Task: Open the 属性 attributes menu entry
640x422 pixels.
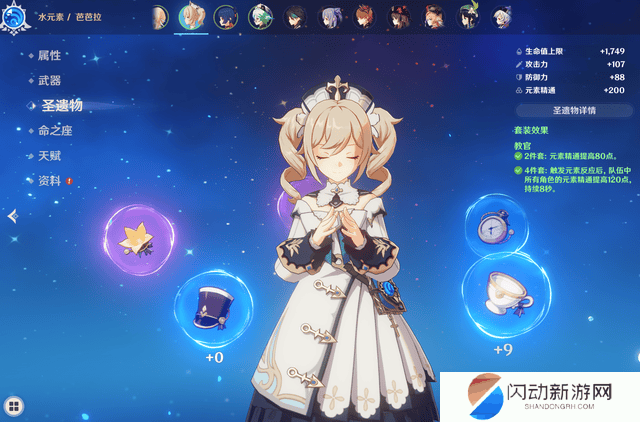Action: coord(49,55)
